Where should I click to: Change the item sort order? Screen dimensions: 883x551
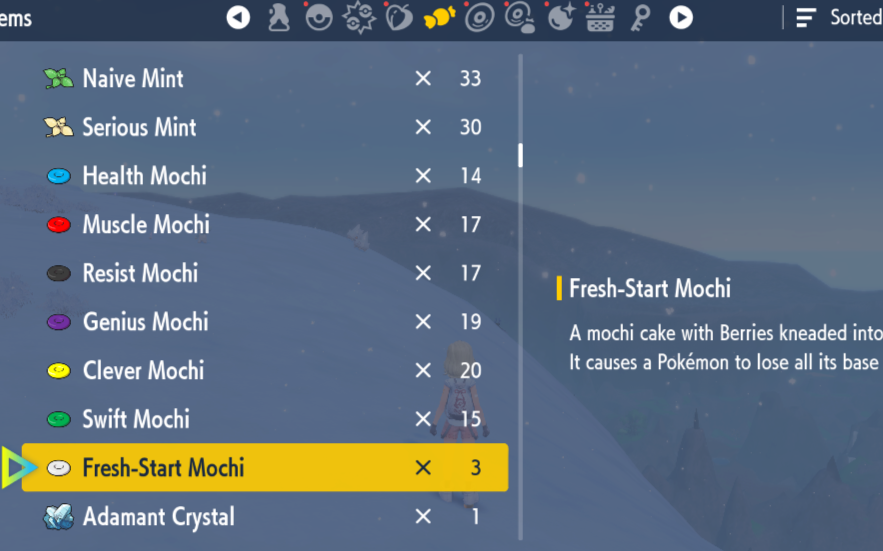[x=838, y=17]
